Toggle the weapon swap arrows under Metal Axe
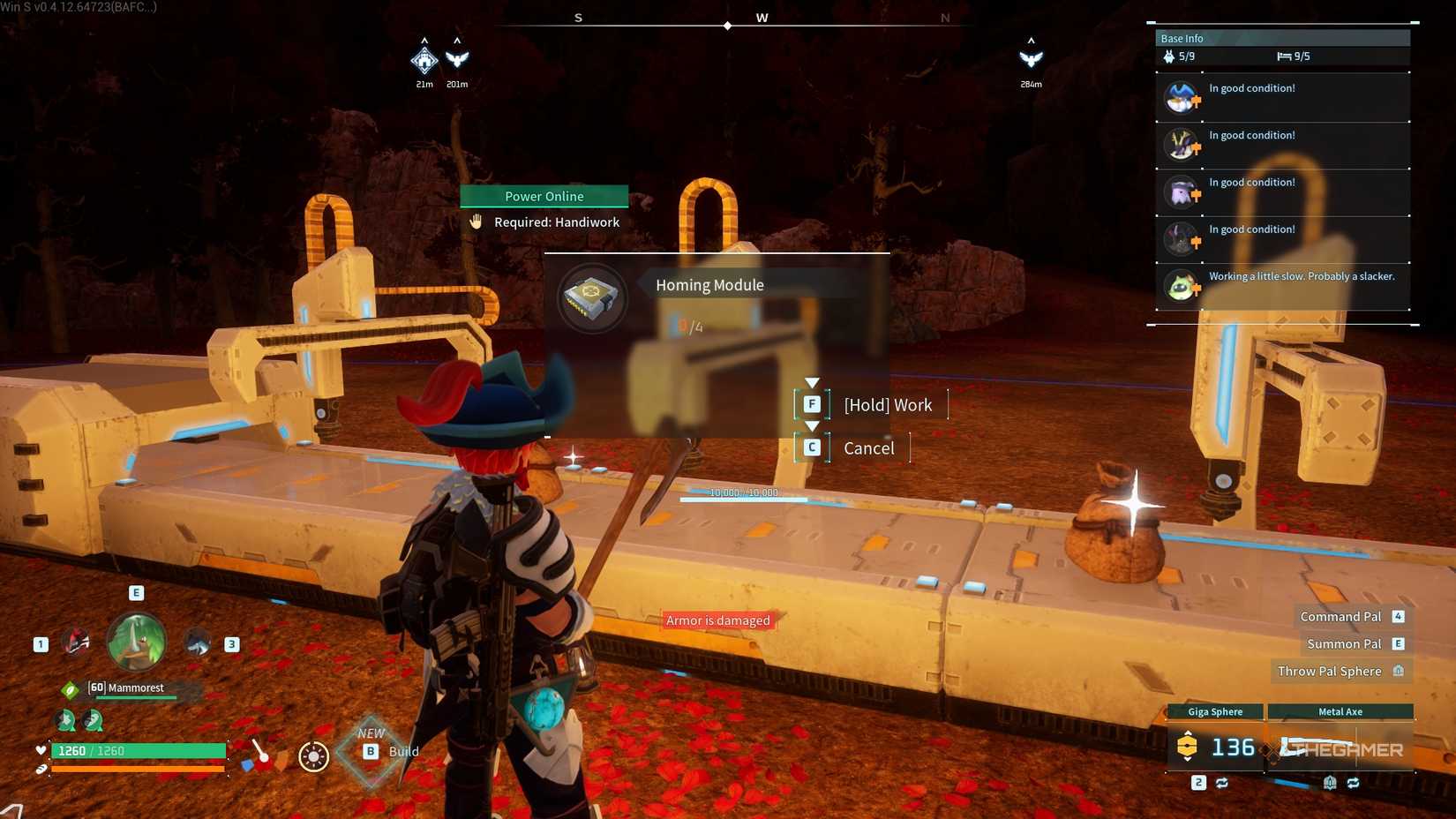 [x=1353, y=782]
